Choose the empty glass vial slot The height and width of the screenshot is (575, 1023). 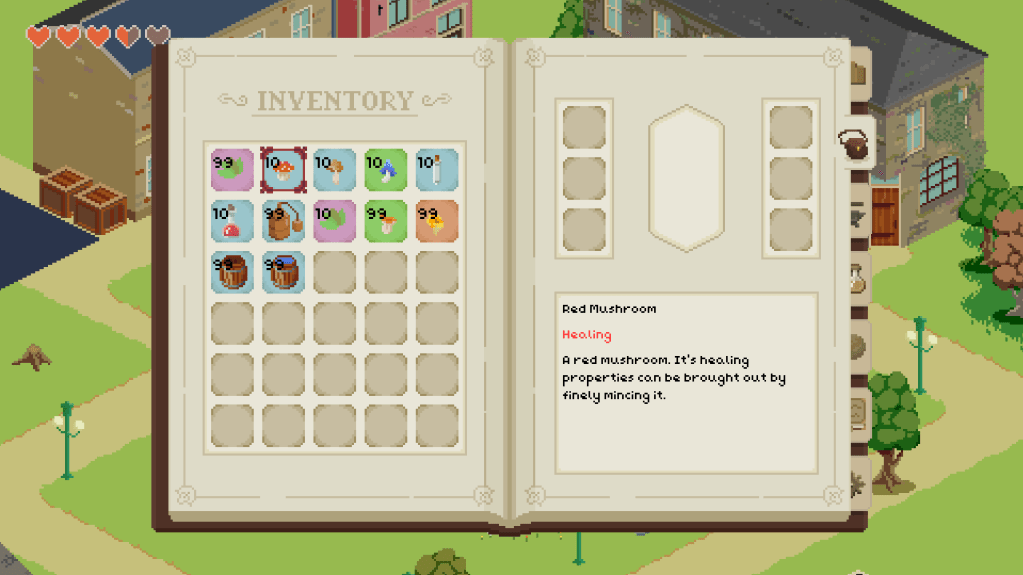(436, 170)
